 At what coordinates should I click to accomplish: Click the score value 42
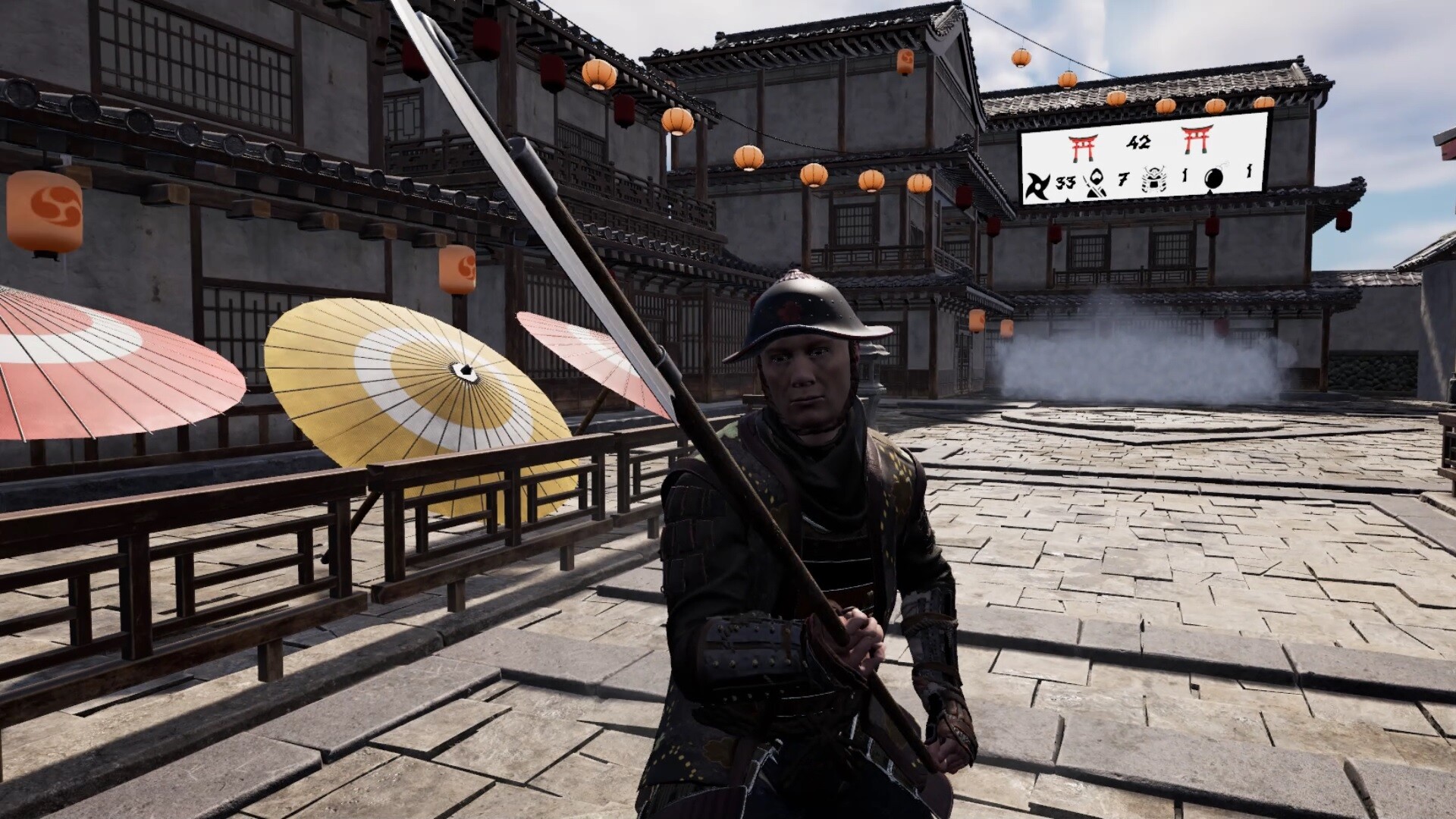1140,142
